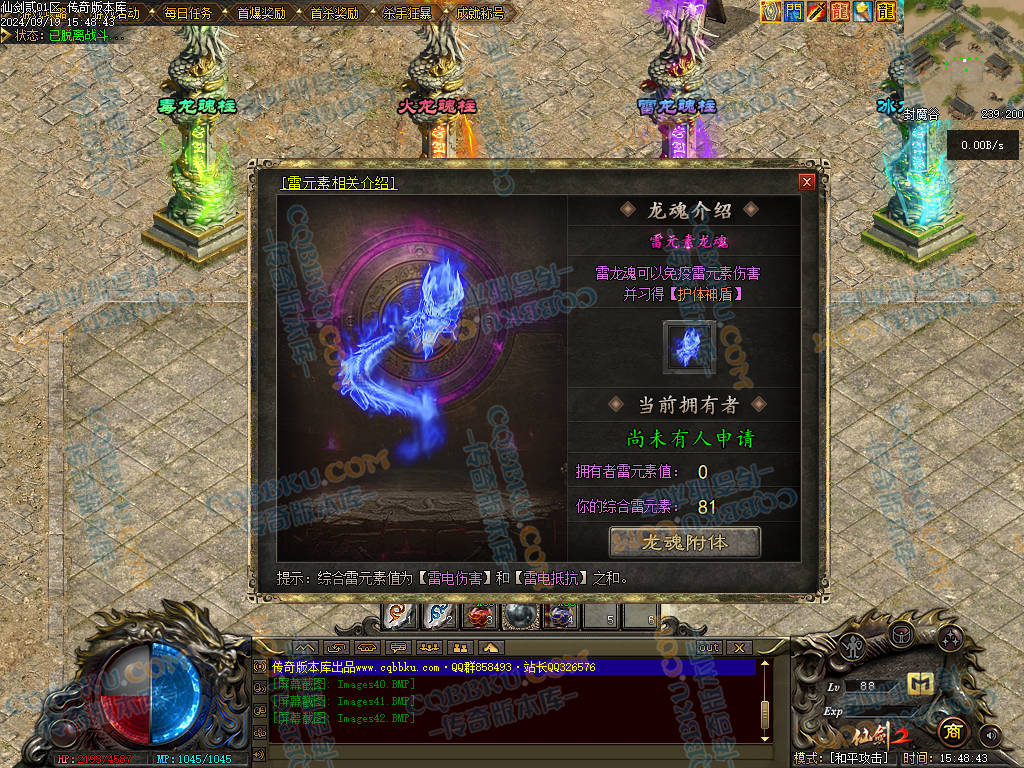This screenshot has height=768, width=1024.
Task: Use the blue rune in hotbar slot 2
Action: point(438,616)
